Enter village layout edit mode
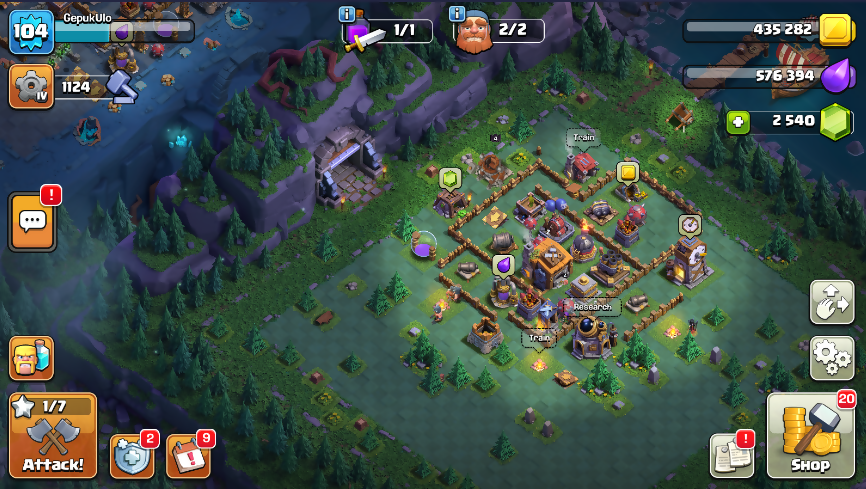This screenshot has width=866, height=489. tap(831, 302)
